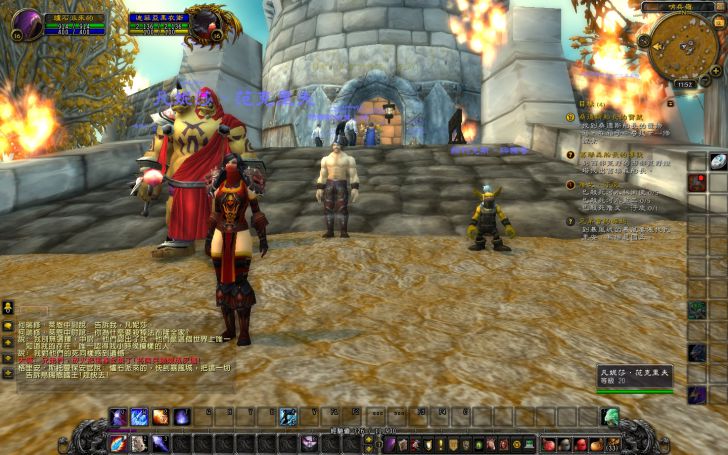
Task: Collapse the quest objectives tracker
Action: (x=672, y=103)
